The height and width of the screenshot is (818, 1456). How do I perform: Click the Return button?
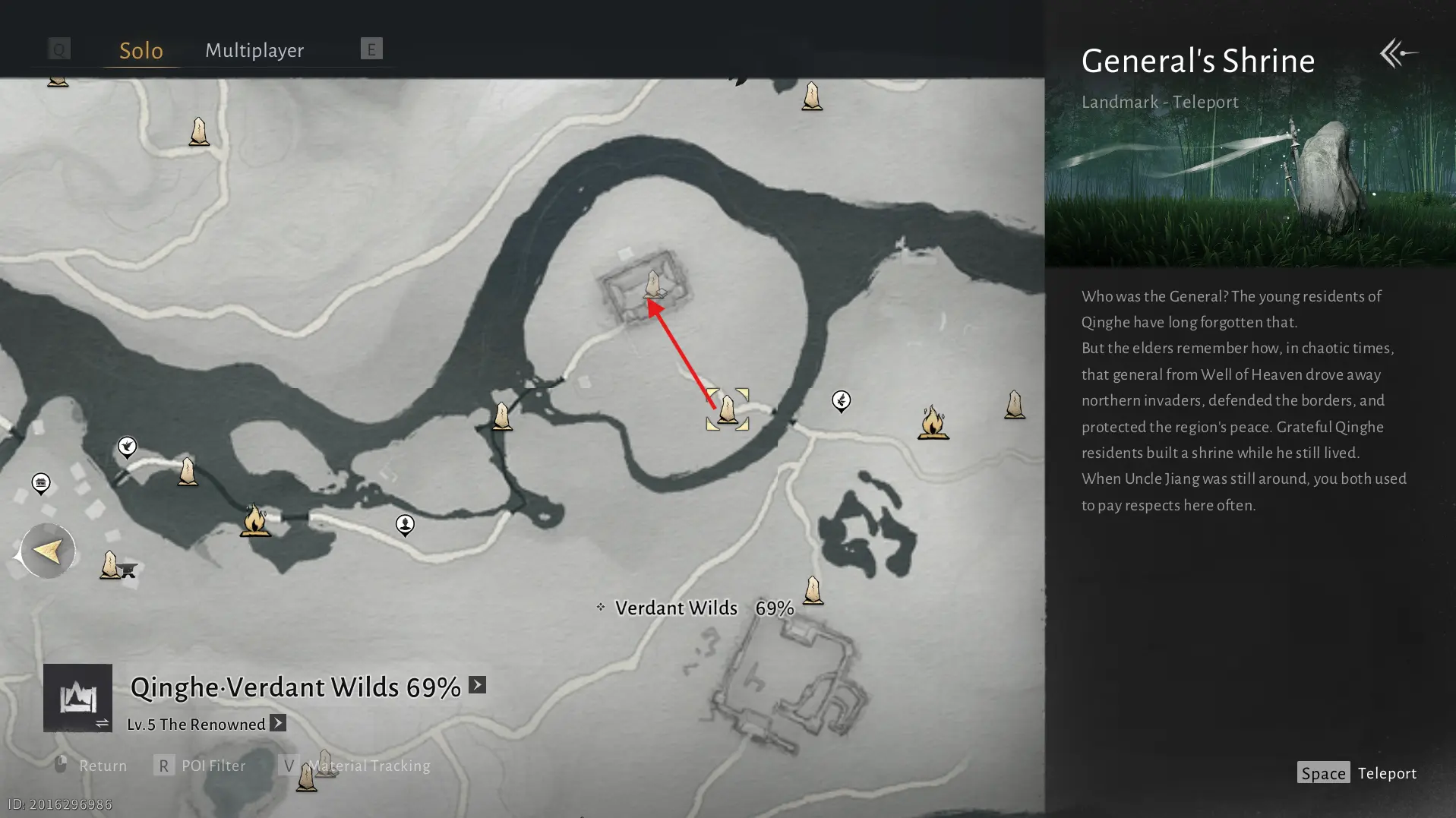coord(91,766)
